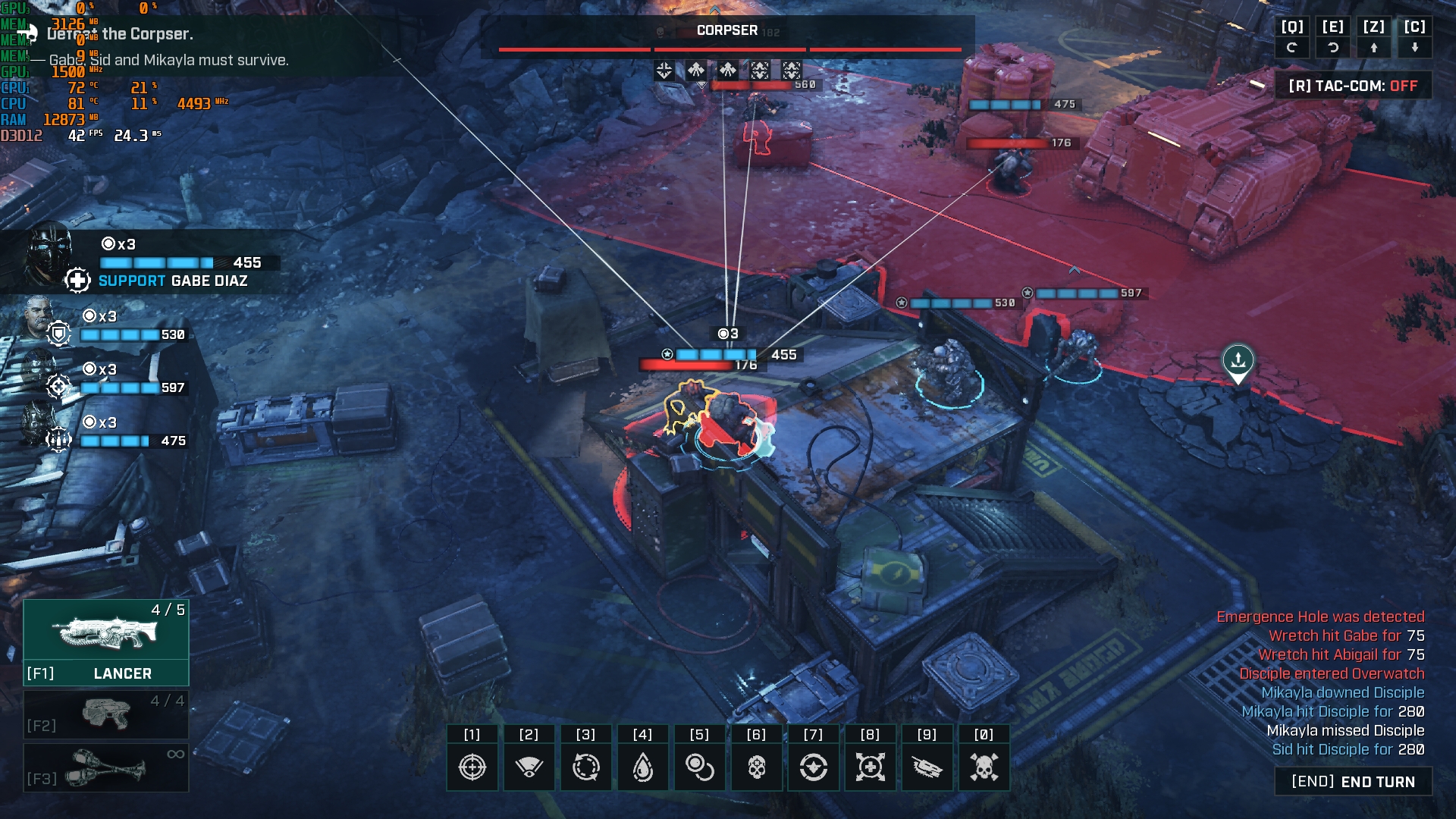Toggle the TAC-COM overlay on

pos(1353,86)
